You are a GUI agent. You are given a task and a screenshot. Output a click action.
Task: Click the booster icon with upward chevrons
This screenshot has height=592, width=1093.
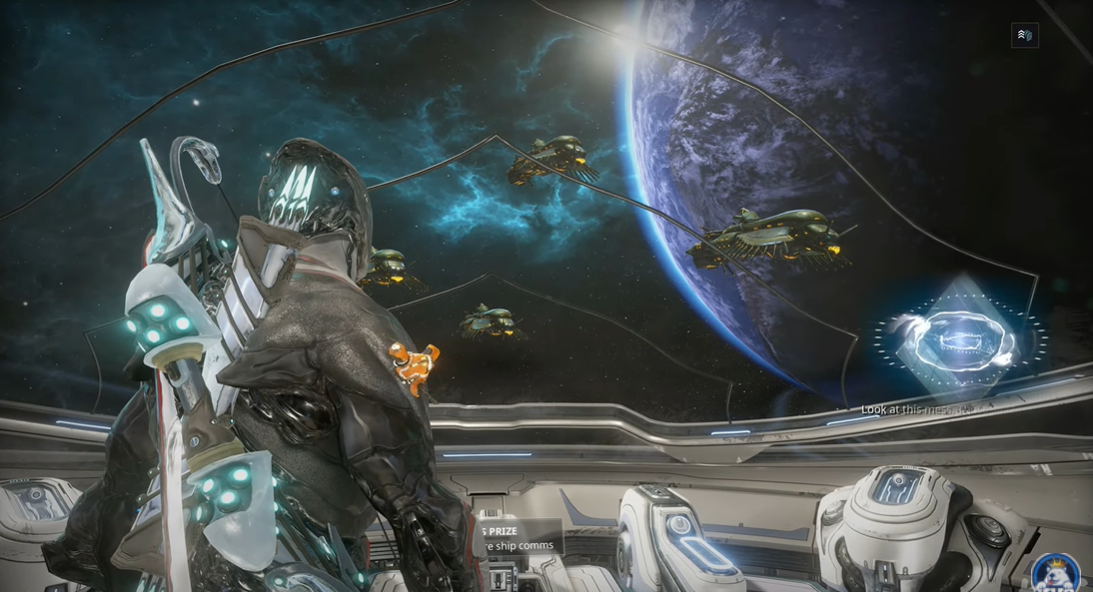click(1024, 35)
